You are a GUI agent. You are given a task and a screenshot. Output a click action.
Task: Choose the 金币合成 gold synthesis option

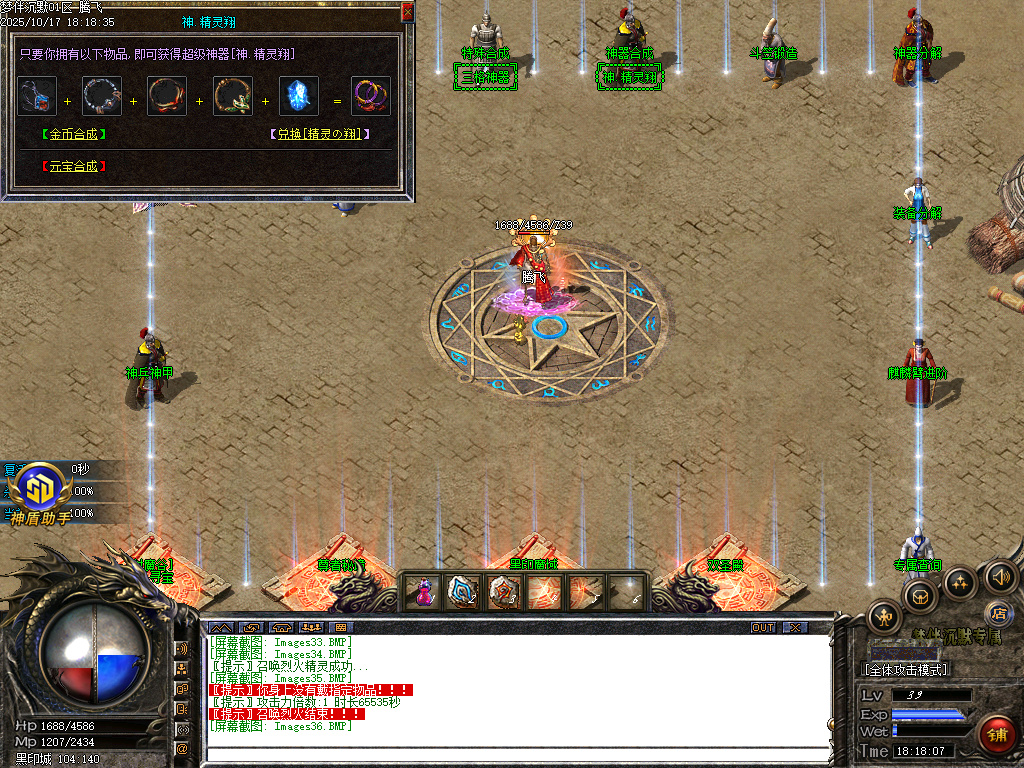pos(74,134)
